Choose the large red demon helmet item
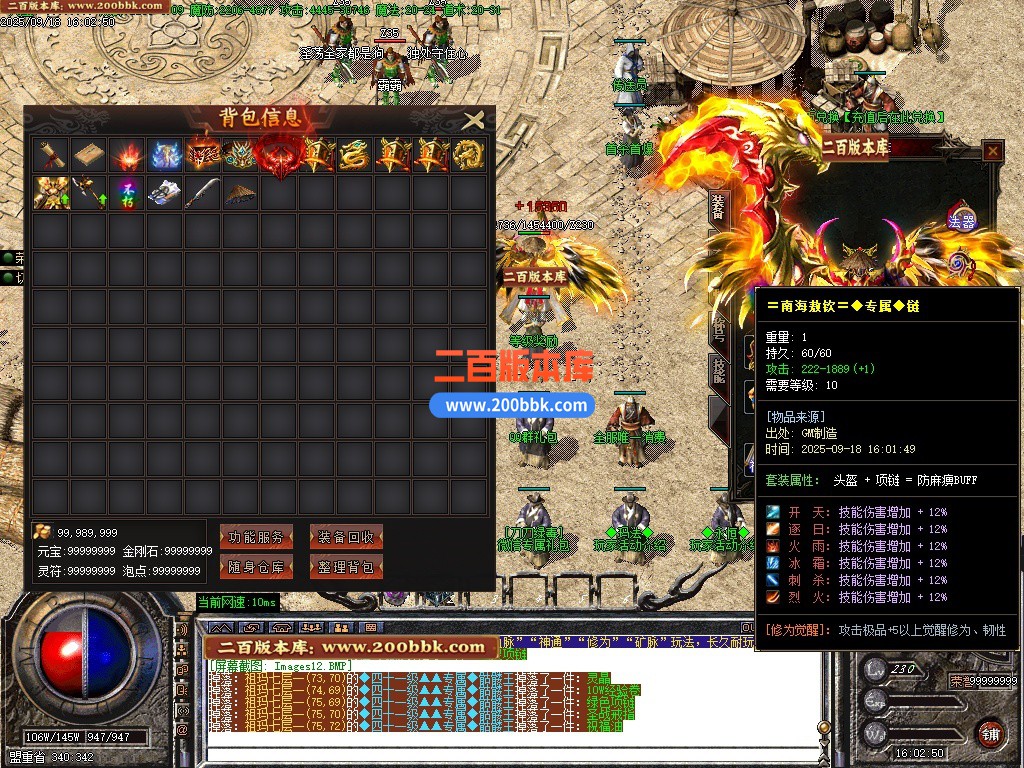Screen dimensions: 1024x768 pos(279,155)
